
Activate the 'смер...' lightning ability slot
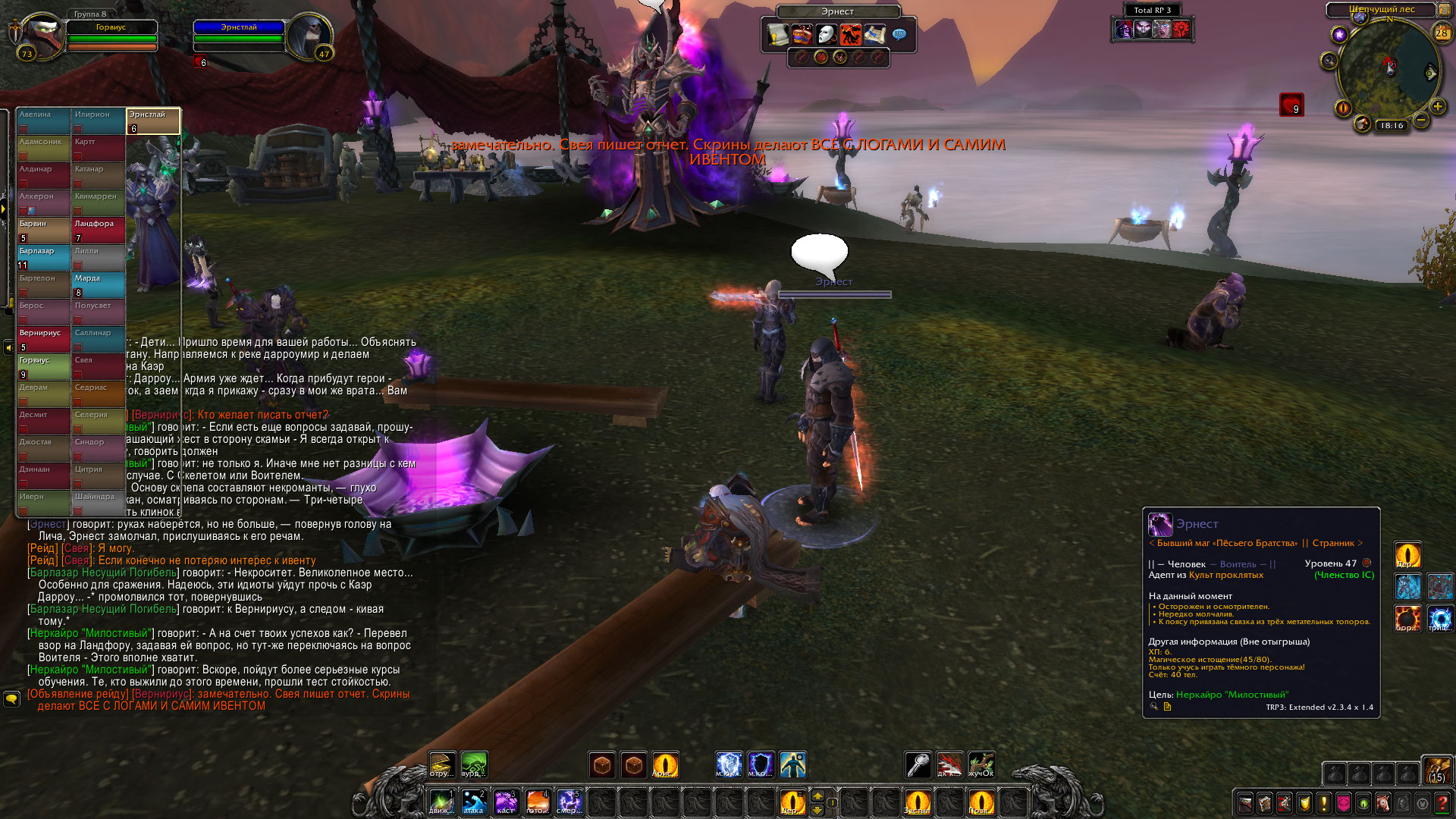point(570,802)
